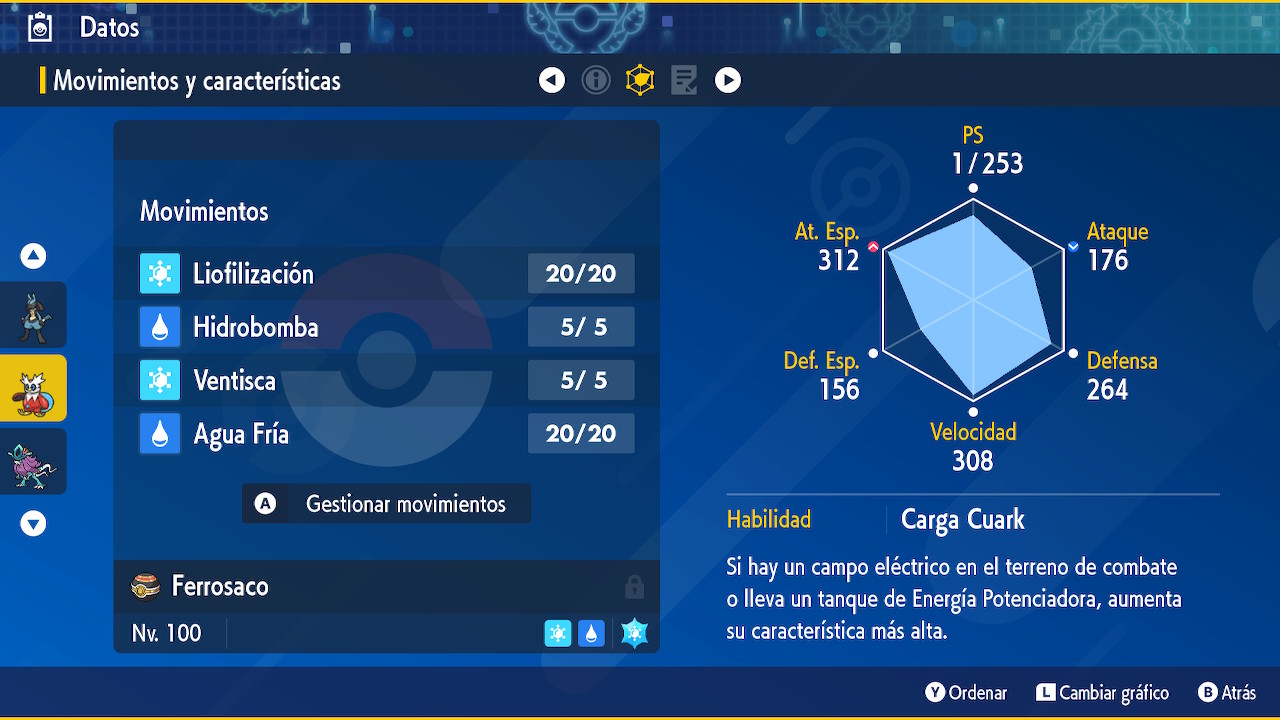1280x720 pixels.
Task: Click the Carga Cuark ability name
Action: pyautogui.click(x=962, y=520)
